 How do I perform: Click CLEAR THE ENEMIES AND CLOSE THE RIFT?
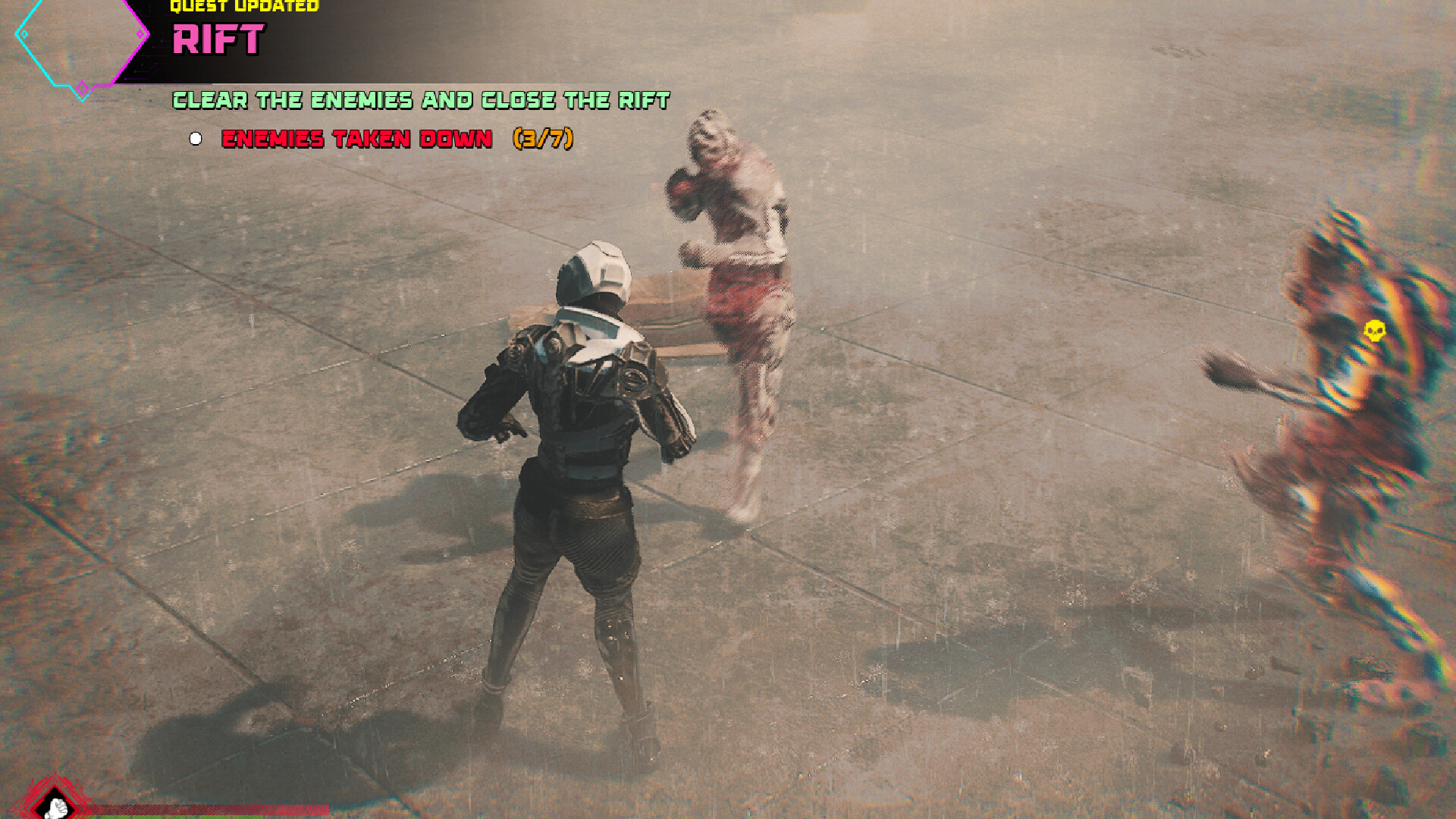(x=421, y=99)
